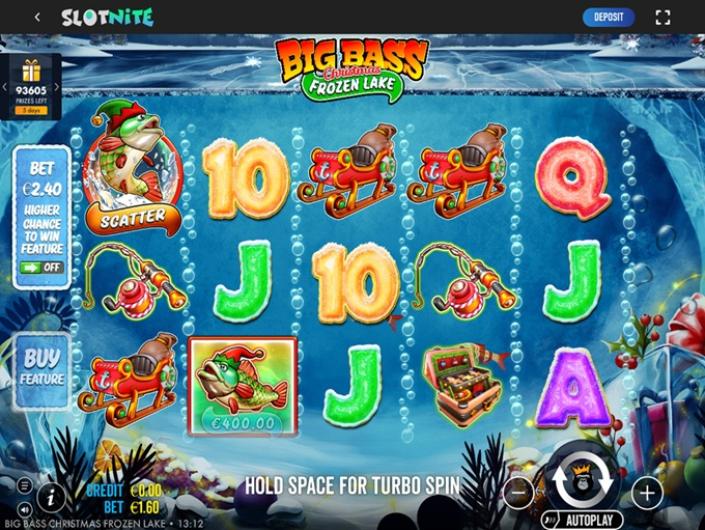Open the gift box prize drop widget
The image size is (705, 530).
click(x=30, y=72)
